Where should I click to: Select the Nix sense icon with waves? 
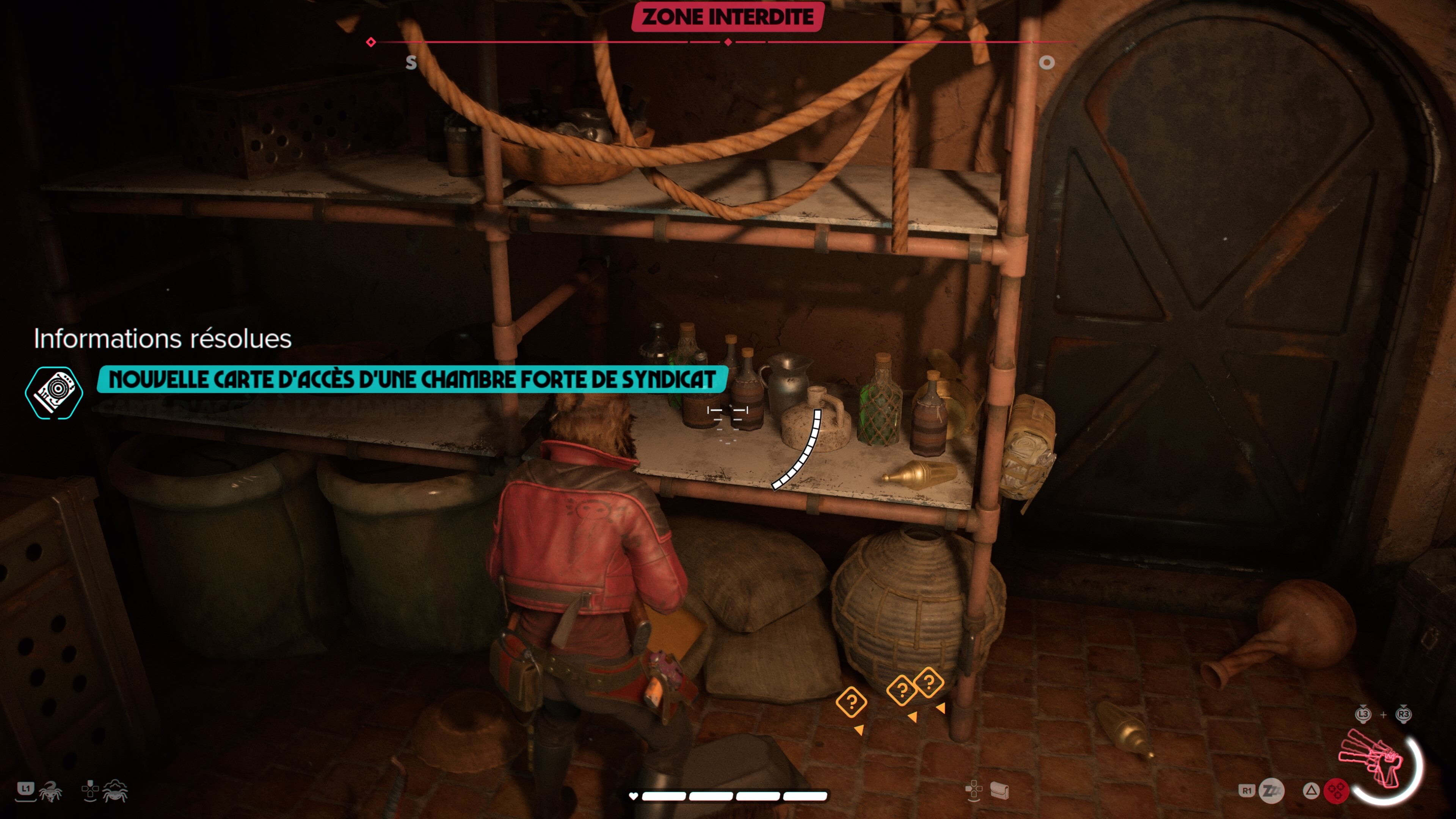115,791
